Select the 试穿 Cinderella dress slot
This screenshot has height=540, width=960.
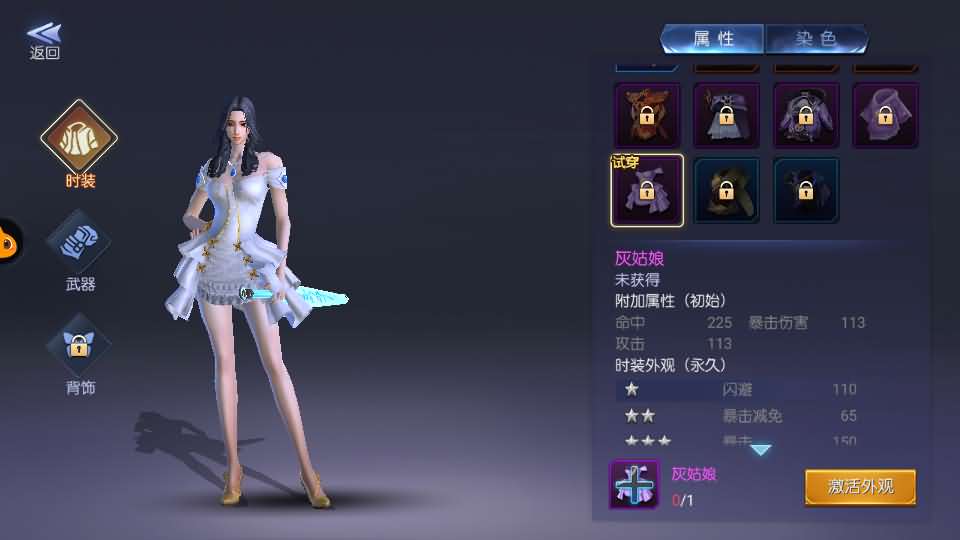click(x=647, y=190)
